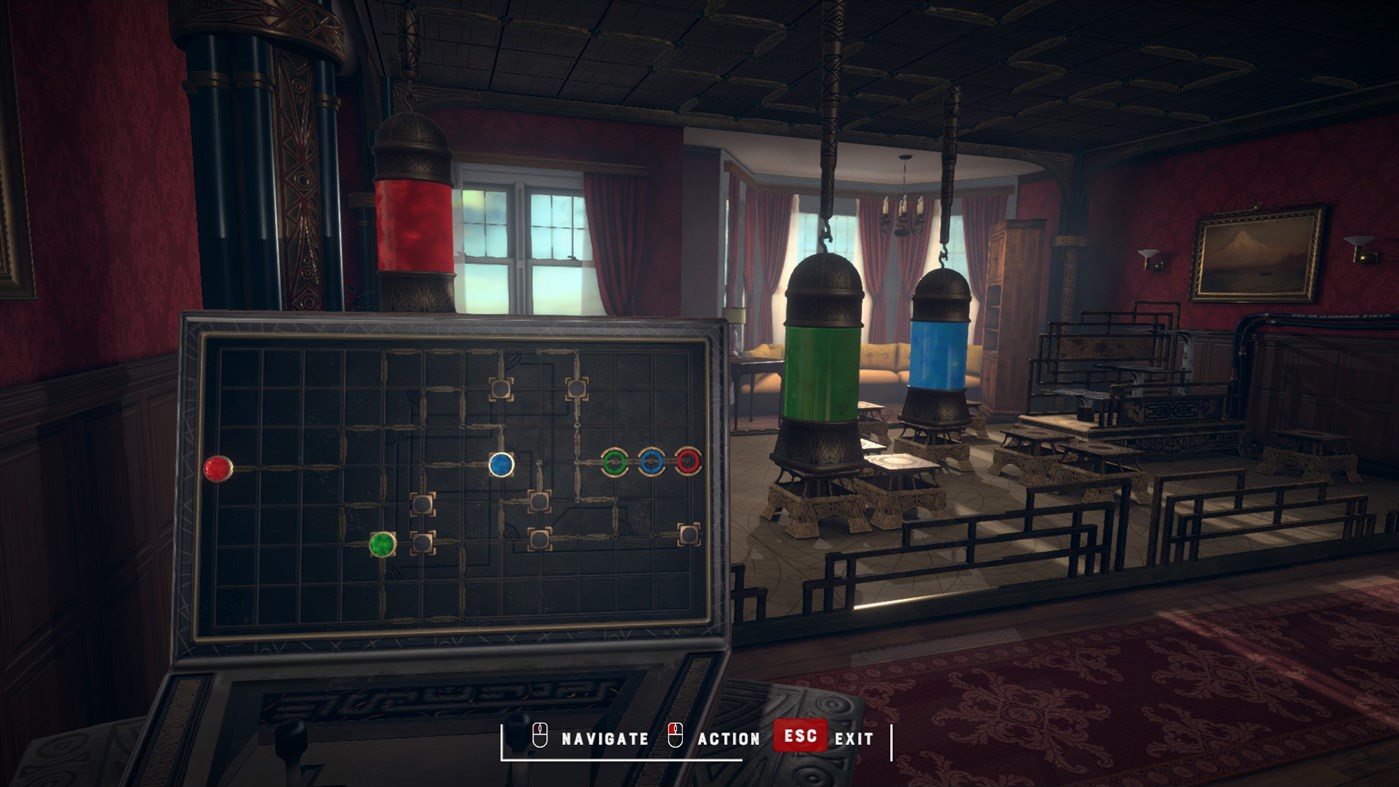Toggle the blue indicator ring light
The image size is (1399, 787).
pyautogui.click(x=651, y=462)
